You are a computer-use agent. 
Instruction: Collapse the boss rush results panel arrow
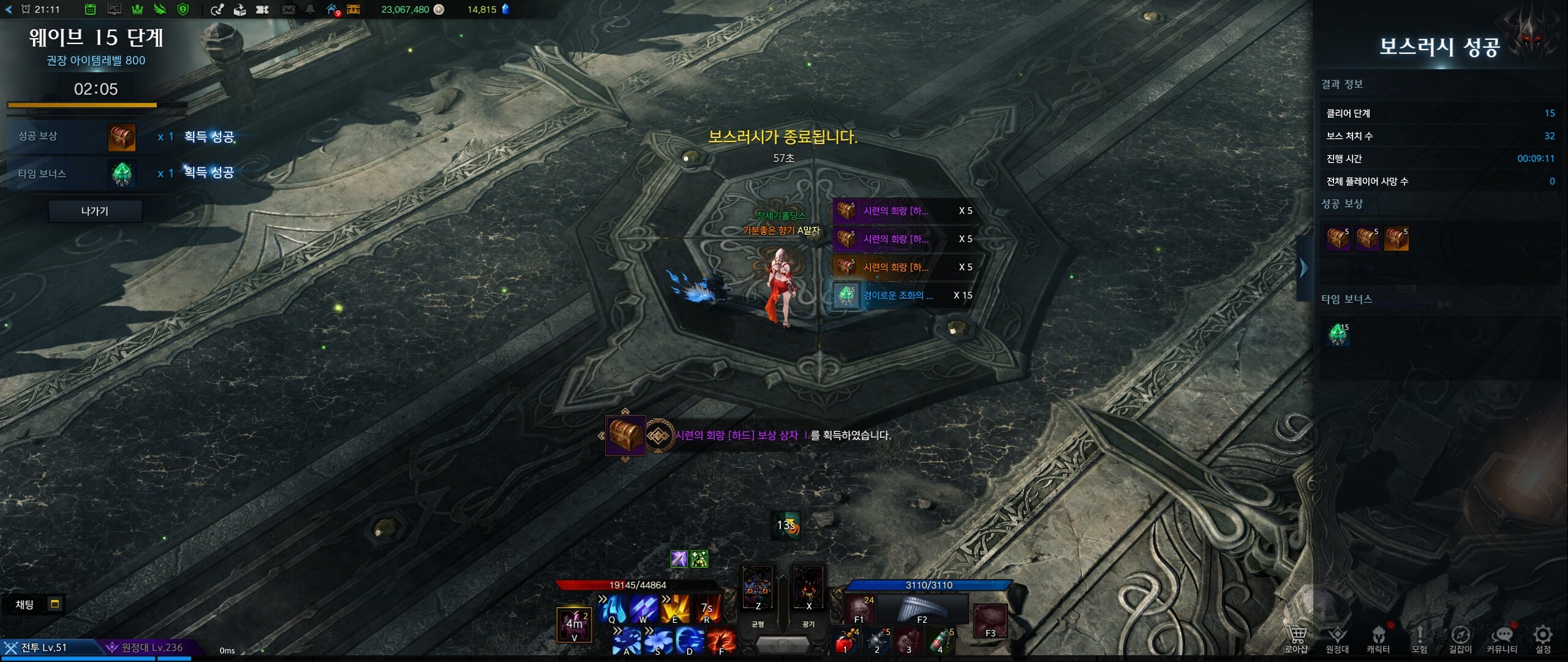click(x=1304, y=268)
